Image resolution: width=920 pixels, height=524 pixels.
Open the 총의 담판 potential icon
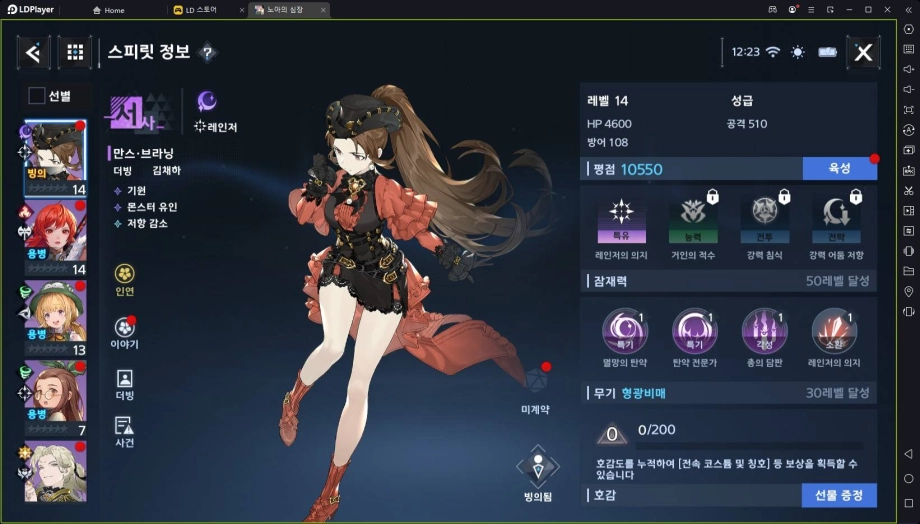tap(763, 332)
